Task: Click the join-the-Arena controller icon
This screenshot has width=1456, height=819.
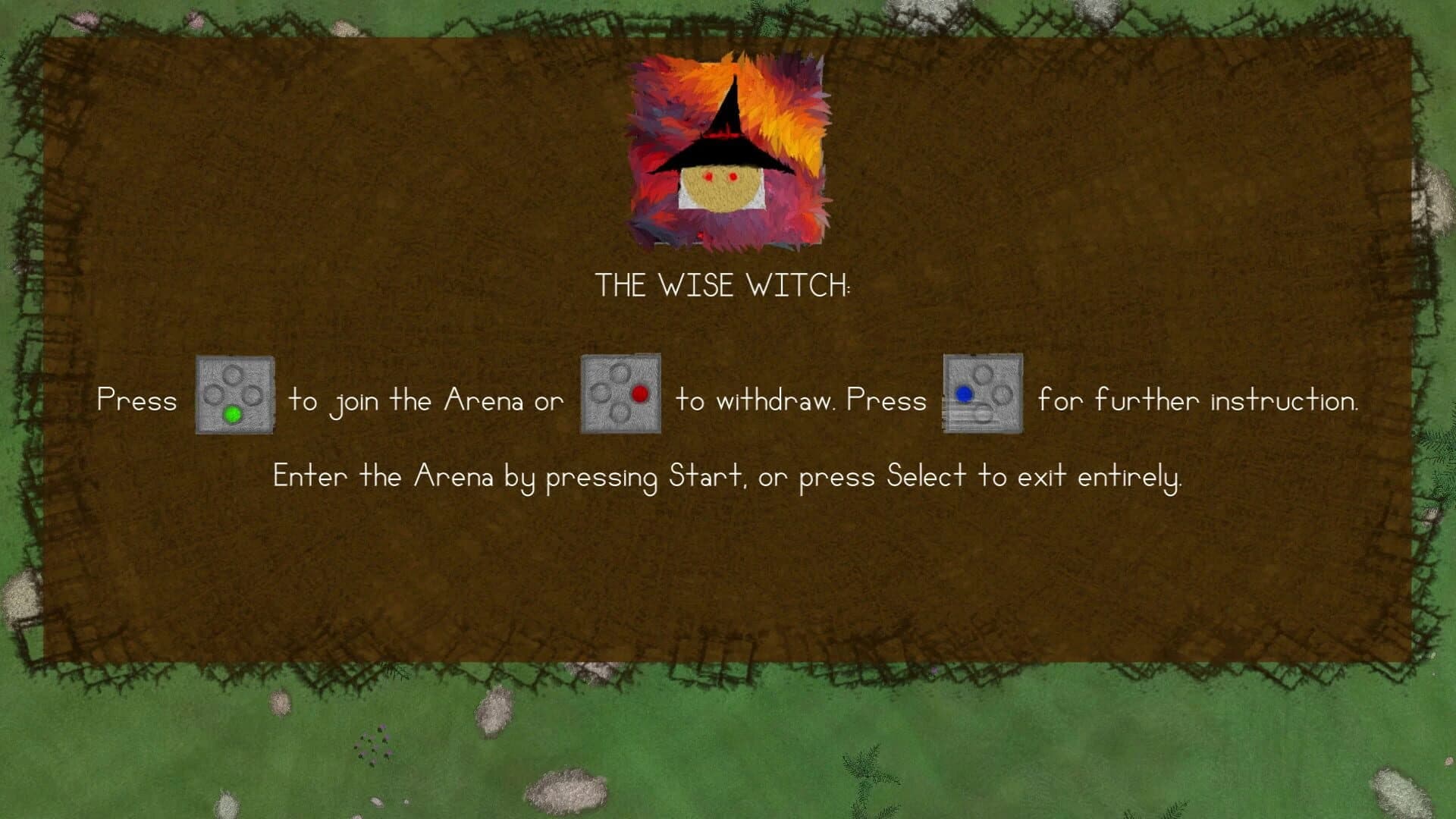Action: tap(233, 394)
